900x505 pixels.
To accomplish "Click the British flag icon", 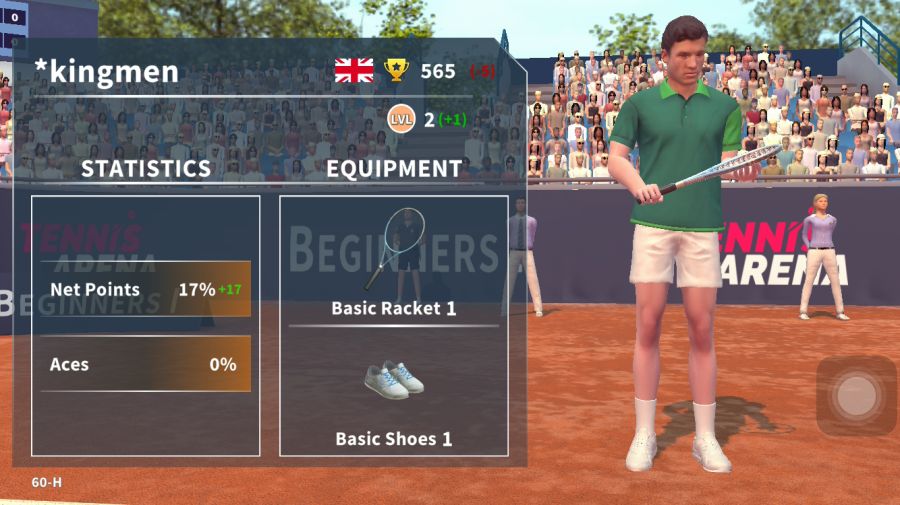I will [x=354, y=70].
